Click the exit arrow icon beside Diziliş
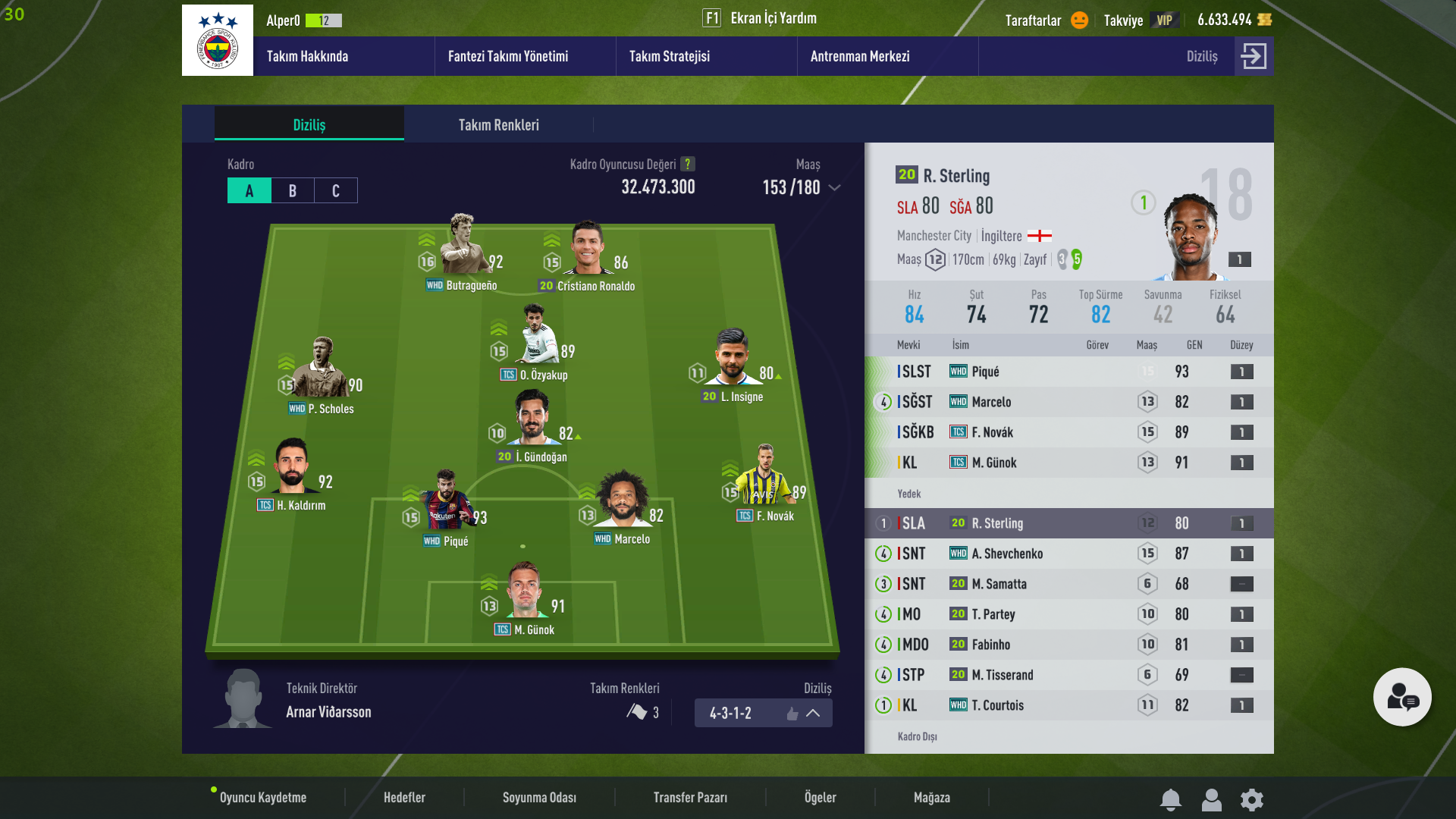 click(1254, 56)
